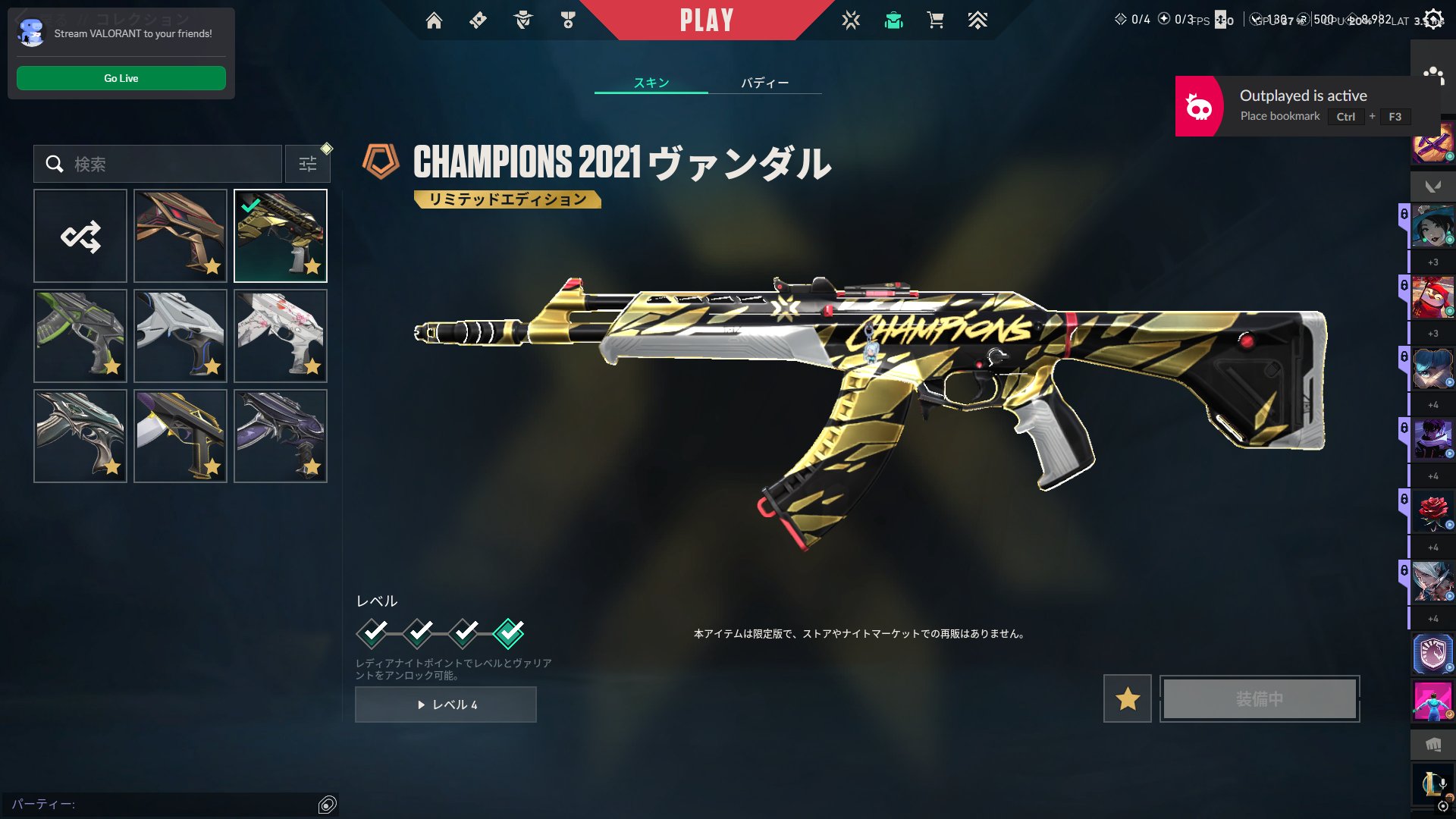1456x819 pixels.
Task: Switch to the バディー tab
Action: [x=764, y=83]
